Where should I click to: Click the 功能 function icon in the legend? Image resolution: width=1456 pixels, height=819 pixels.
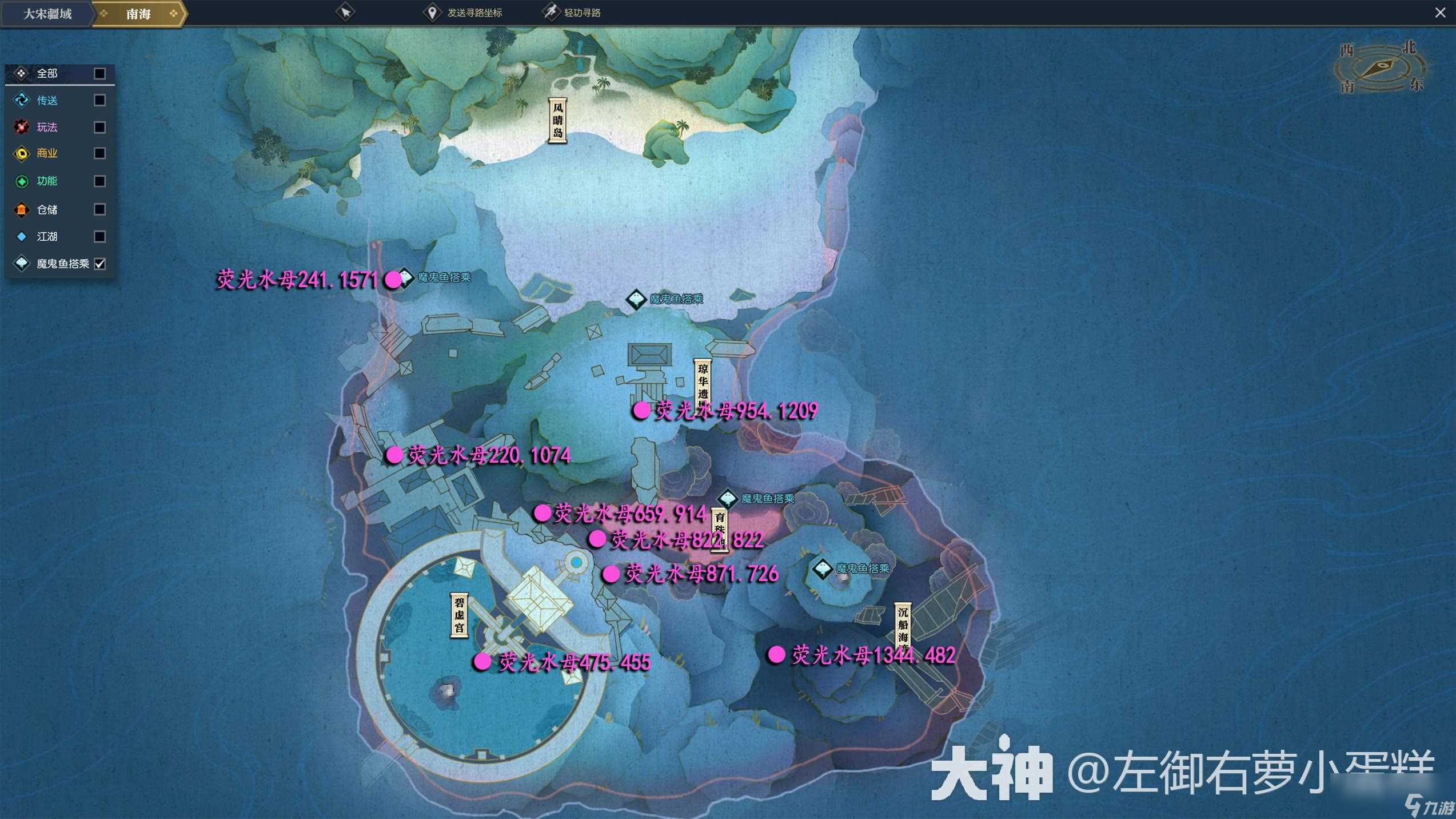pyautogui.click(x=21, y=181)
